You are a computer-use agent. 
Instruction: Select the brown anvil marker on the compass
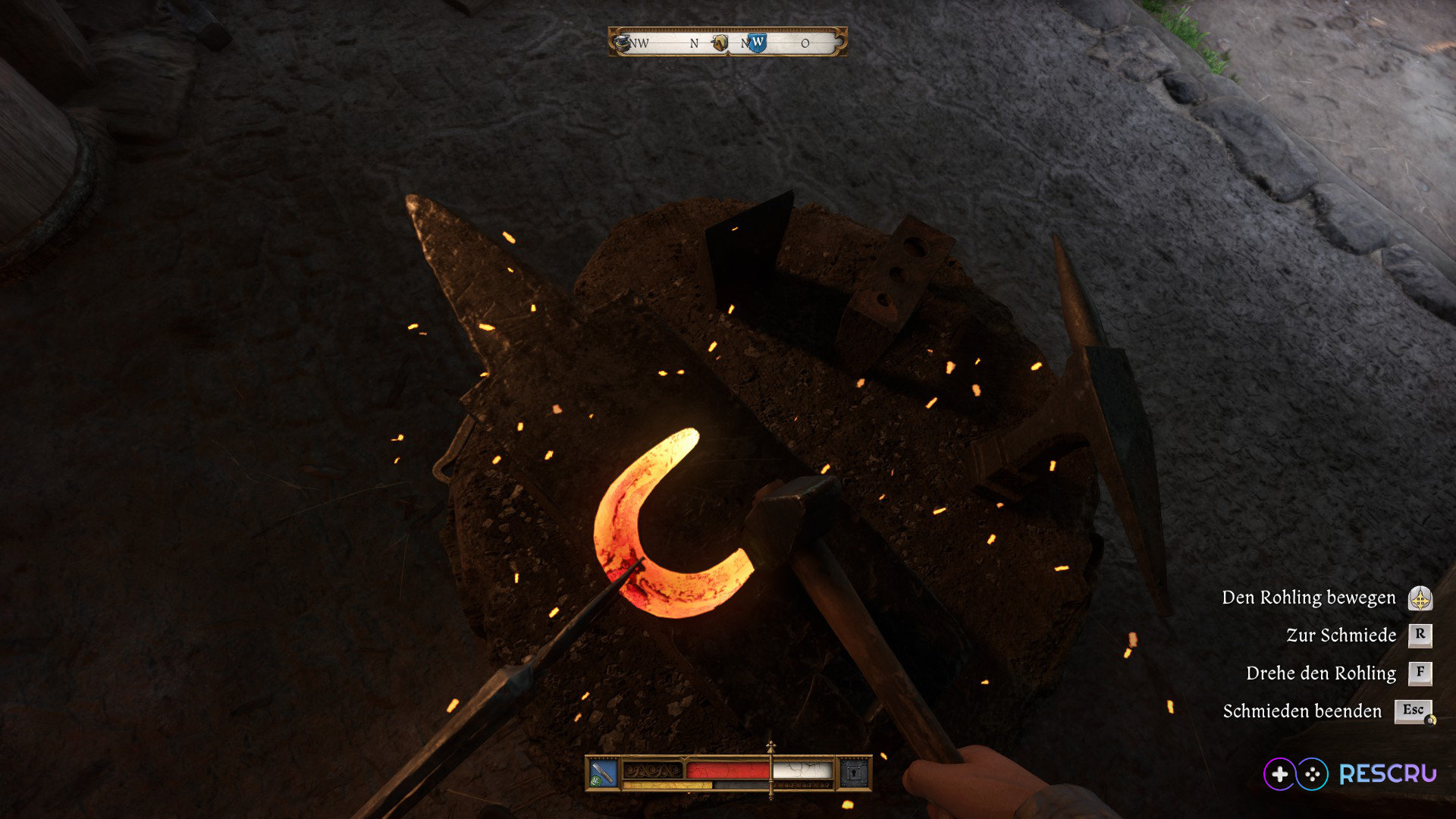coord(720,43)
